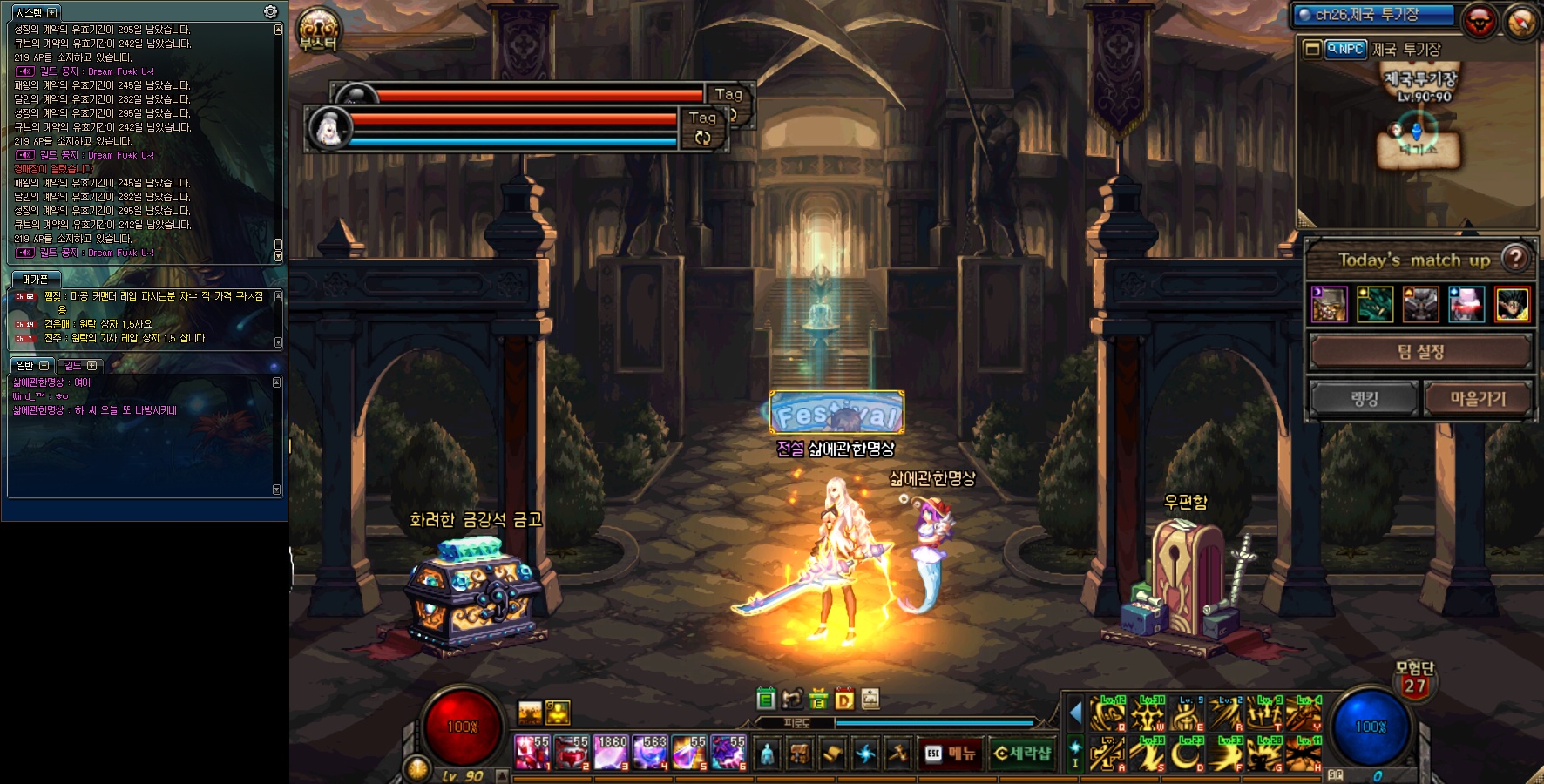Select the 일반 chat tab
This screenshot has height=784, width=1544.
click(32, 365)
